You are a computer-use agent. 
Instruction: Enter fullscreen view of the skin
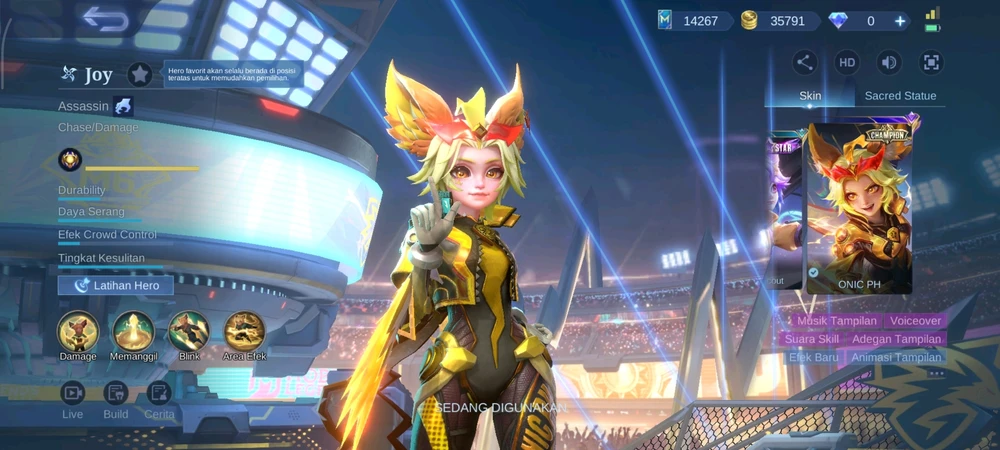(x=931, y=62)
